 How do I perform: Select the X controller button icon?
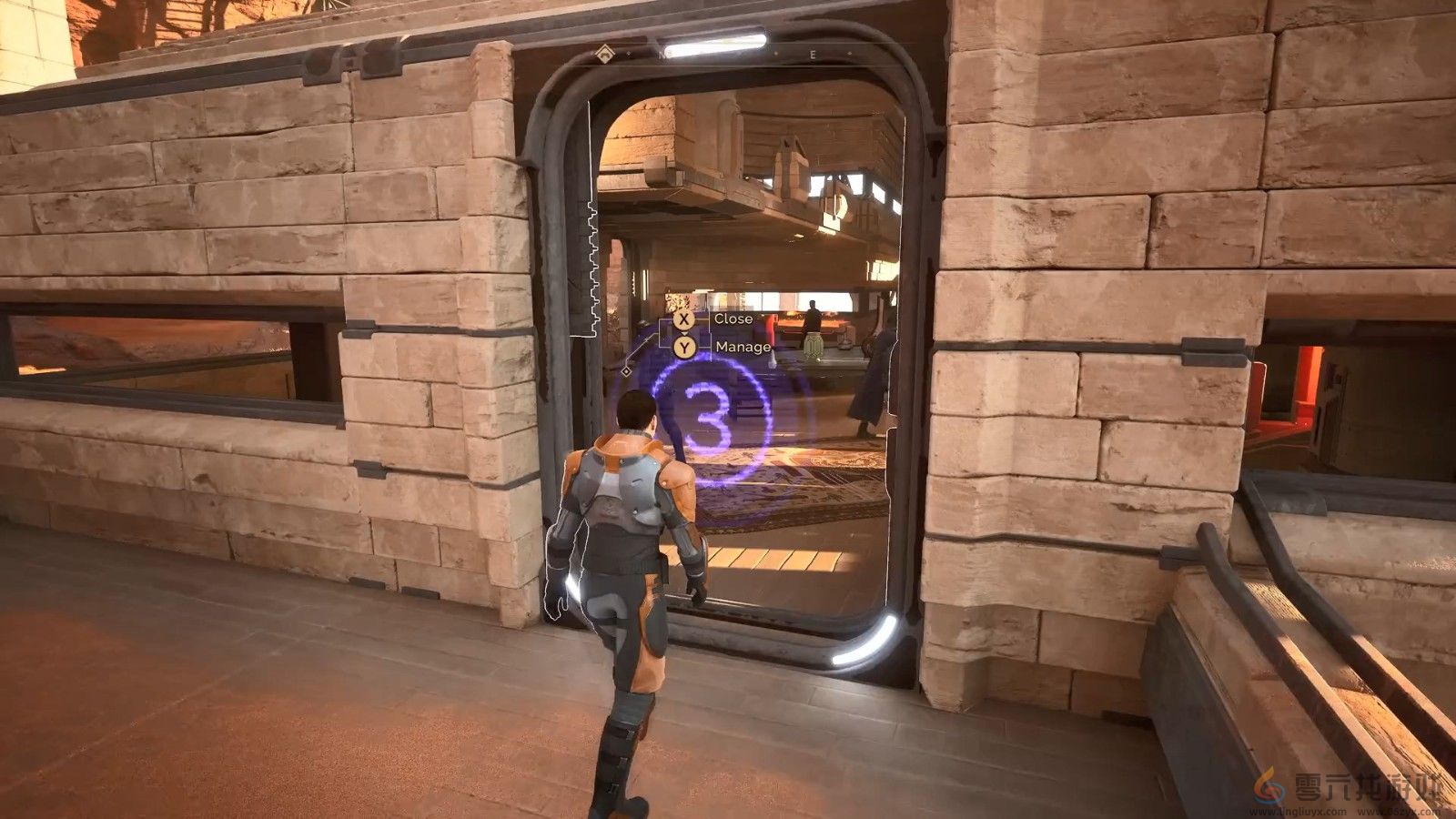point(683,320)
